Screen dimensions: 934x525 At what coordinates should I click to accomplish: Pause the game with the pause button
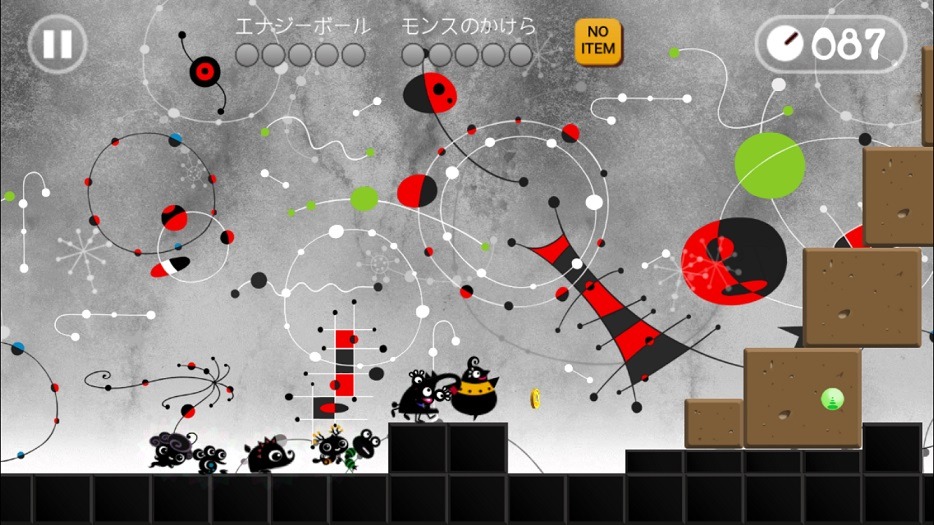coord(57,44)
